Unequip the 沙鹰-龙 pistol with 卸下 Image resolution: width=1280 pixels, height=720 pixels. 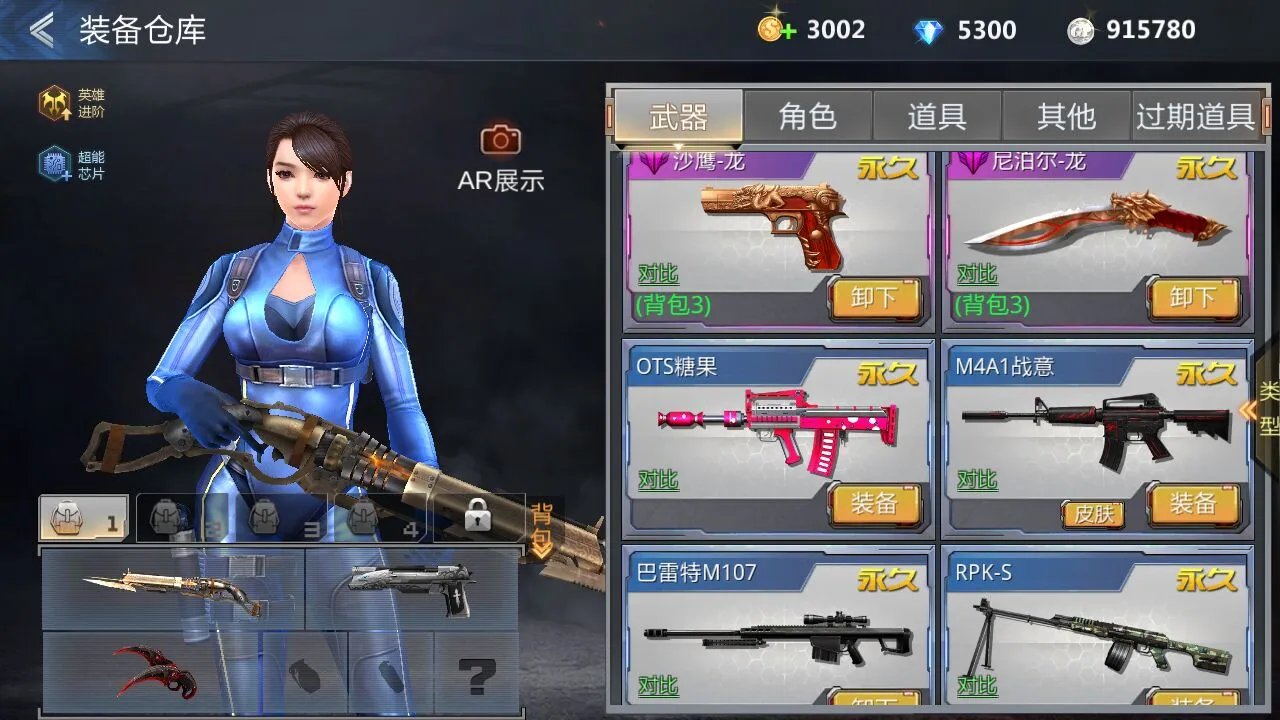tap(873, 298)
